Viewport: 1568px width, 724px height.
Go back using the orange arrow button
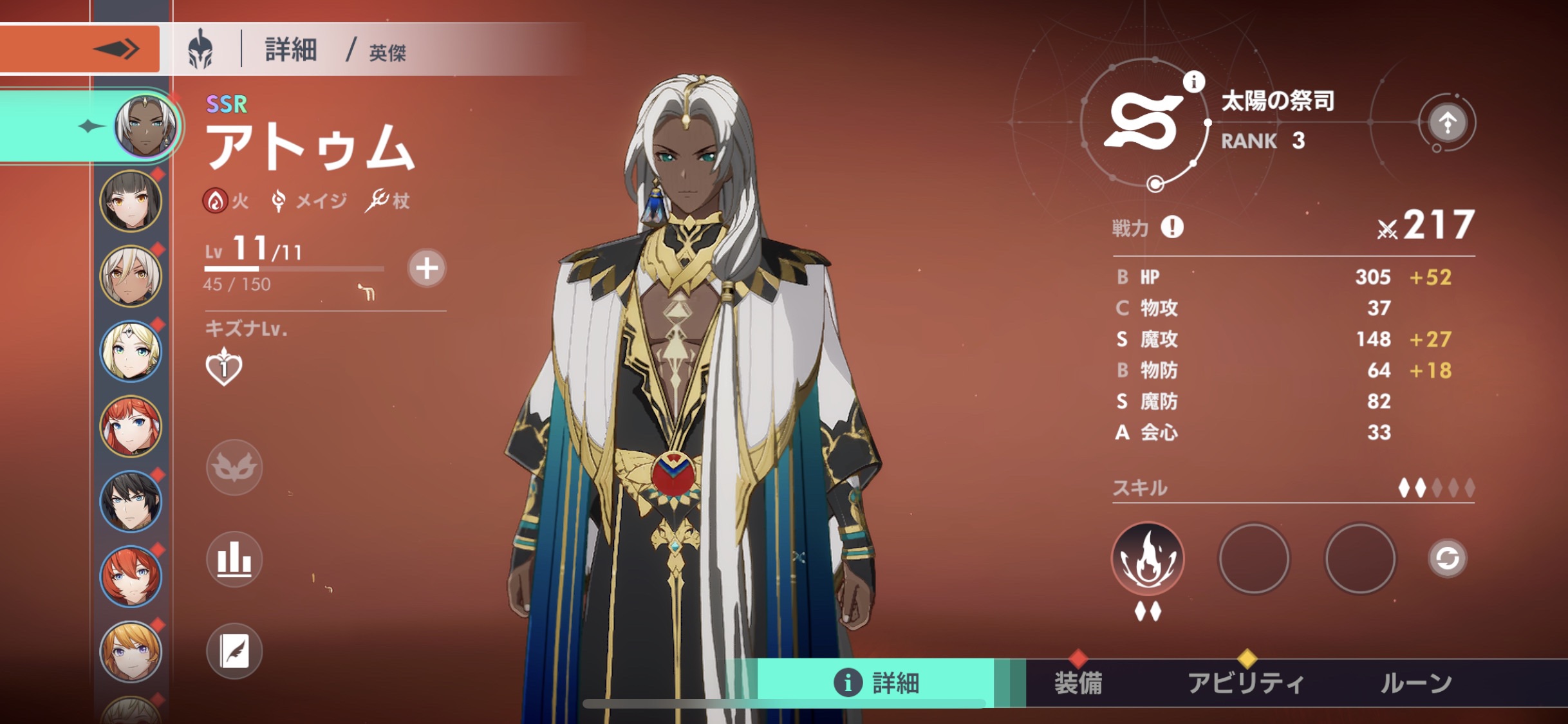click(80, 49)
